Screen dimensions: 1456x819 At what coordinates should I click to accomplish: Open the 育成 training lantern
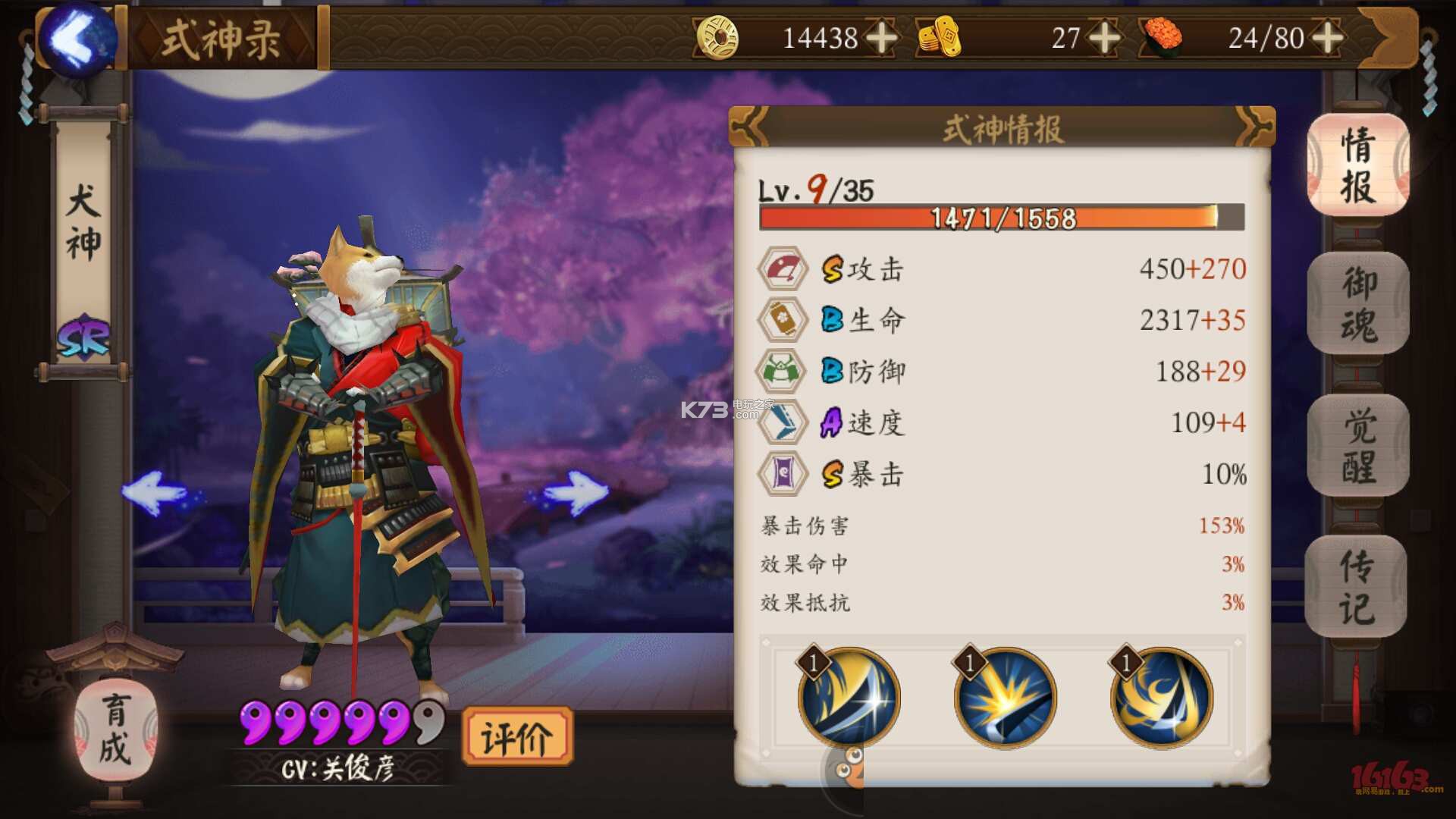pyautogui.click(x=115, y=730)
